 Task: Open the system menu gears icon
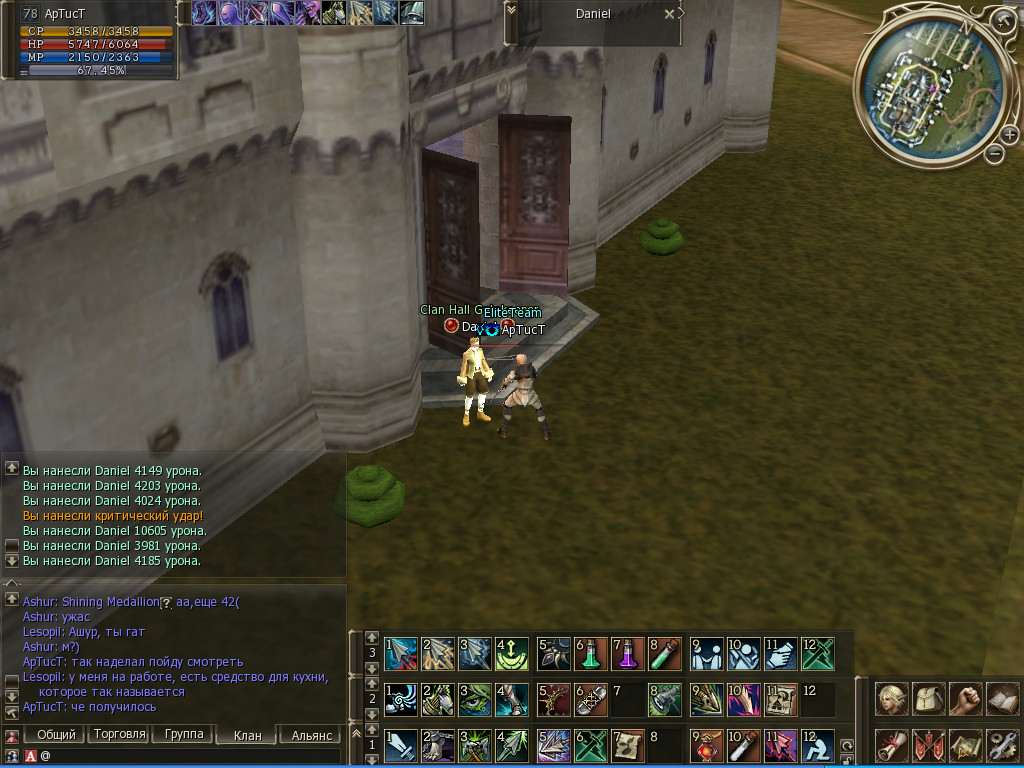coord(1001,745)
